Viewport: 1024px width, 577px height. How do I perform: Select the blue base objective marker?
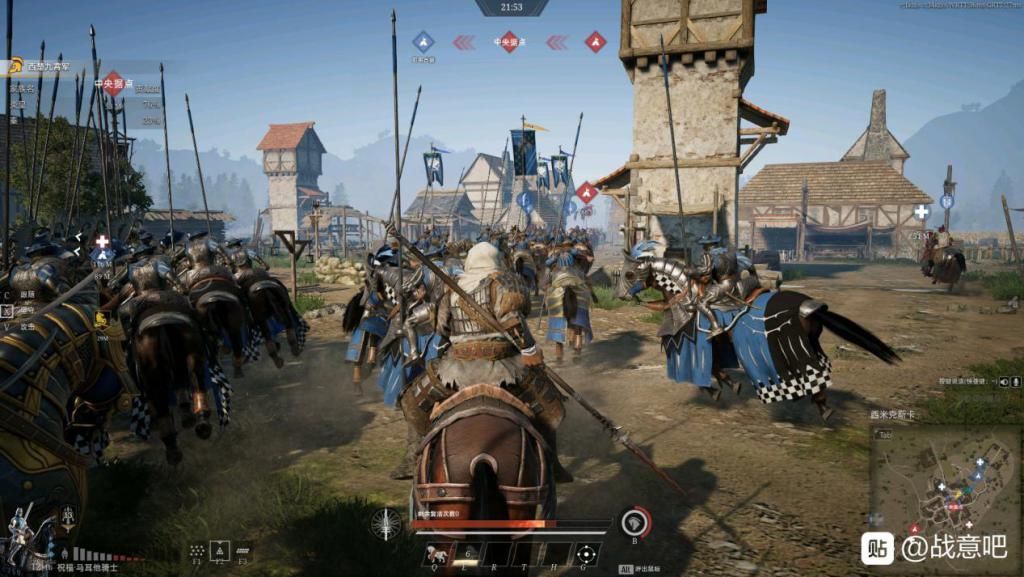coord(423,41)
